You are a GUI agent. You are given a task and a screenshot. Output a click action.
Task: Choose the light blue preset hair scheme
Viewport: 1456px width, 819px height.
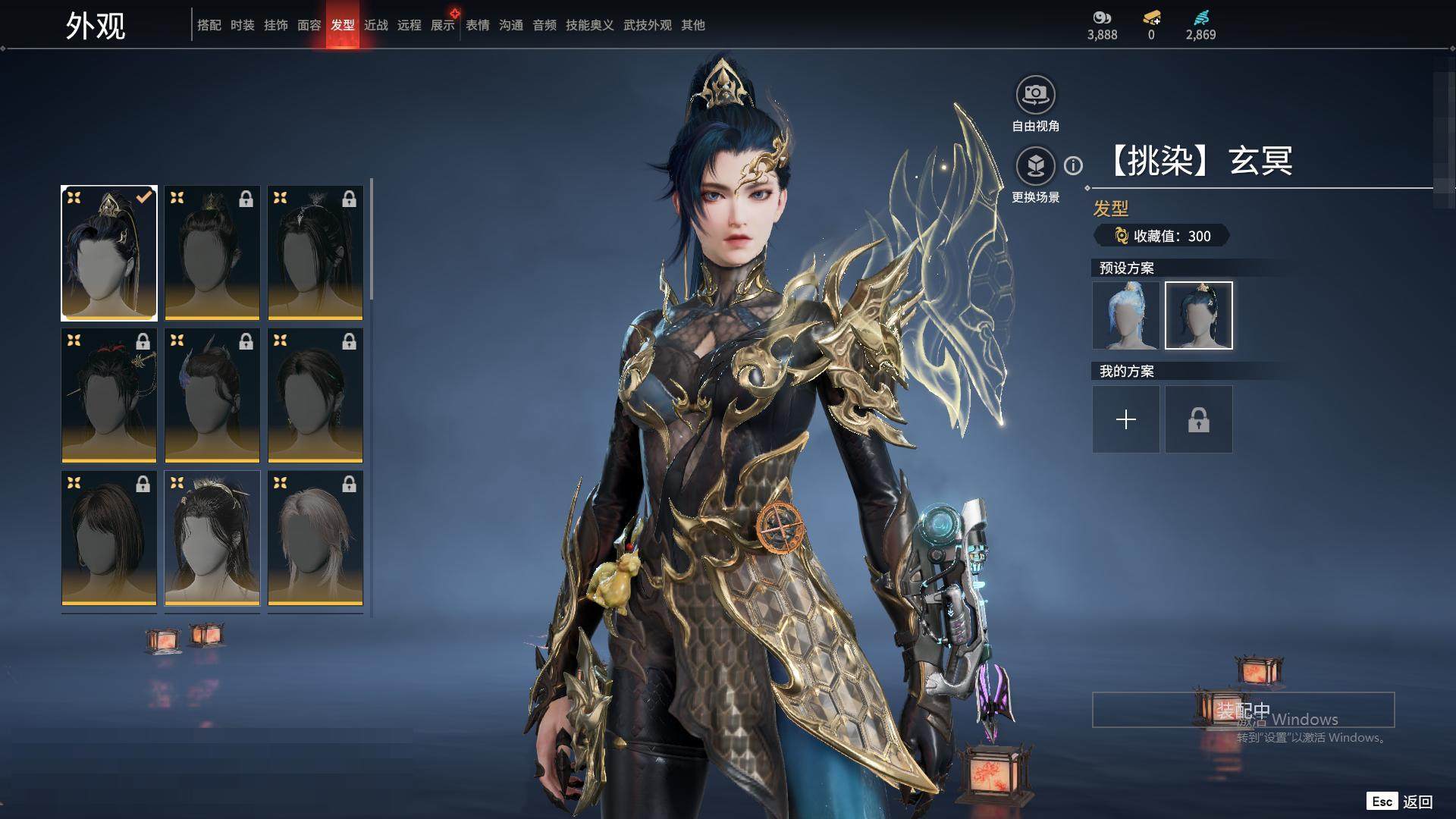(x=1126, y=315)
